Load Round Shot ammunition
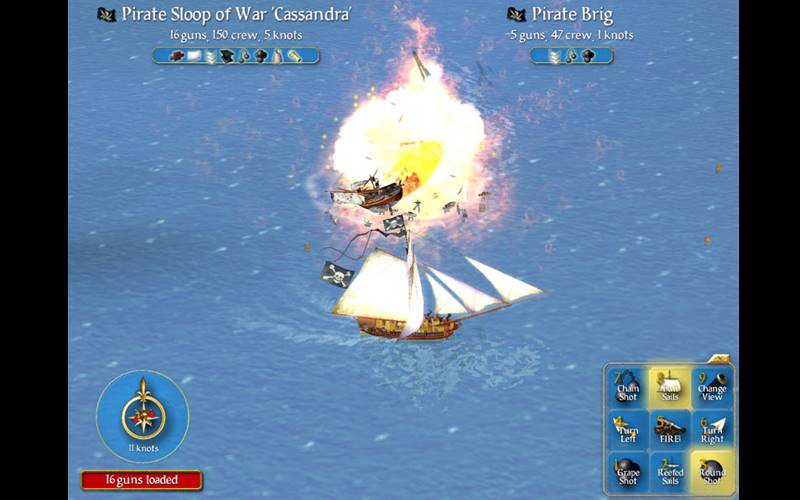This screenshot has width=800, height=500. [712, 472]
